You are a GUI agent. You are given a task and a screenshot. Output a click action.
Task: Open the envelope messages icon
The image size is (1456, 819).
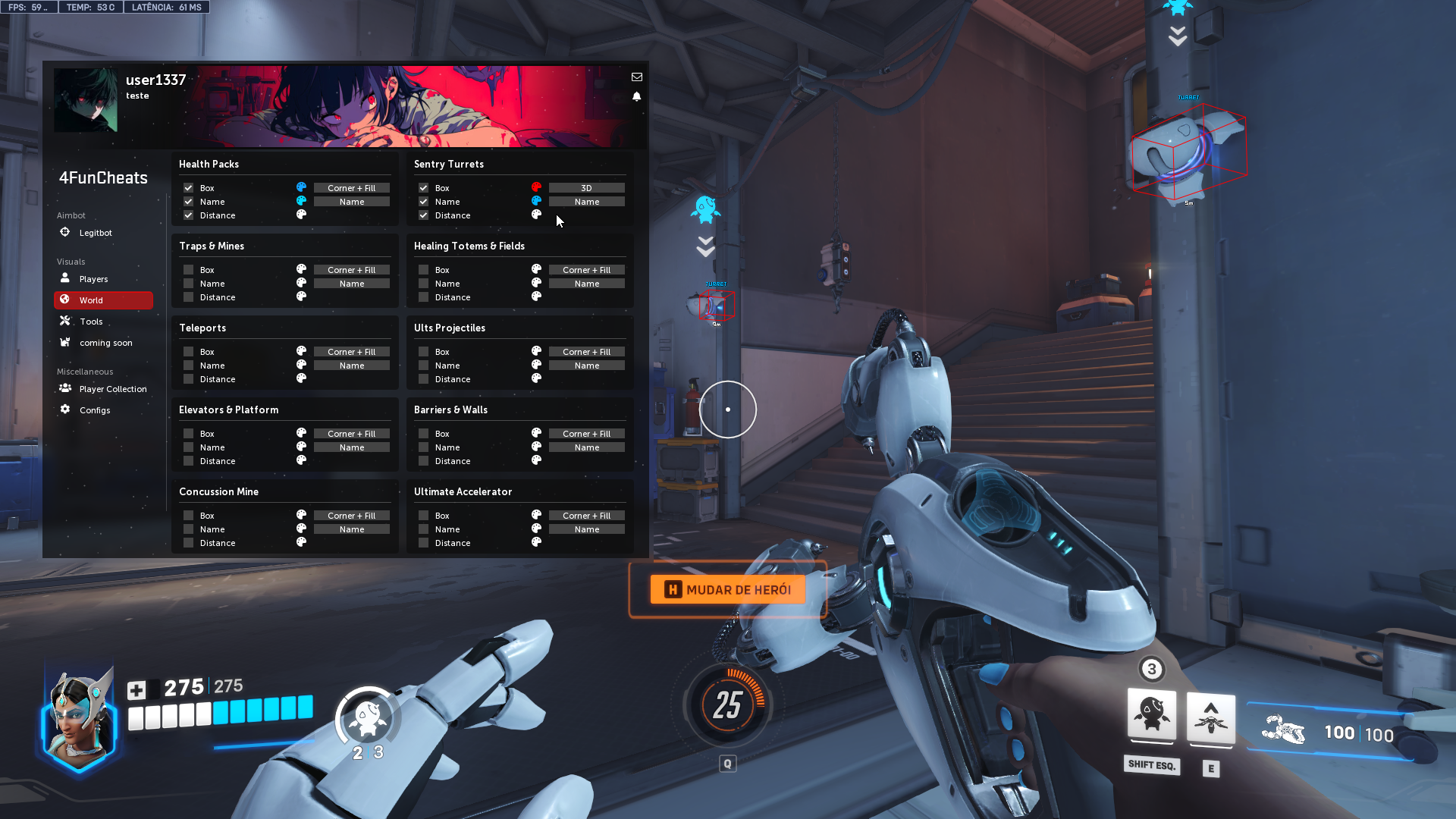pyautogui.click(x=637, y=77)
